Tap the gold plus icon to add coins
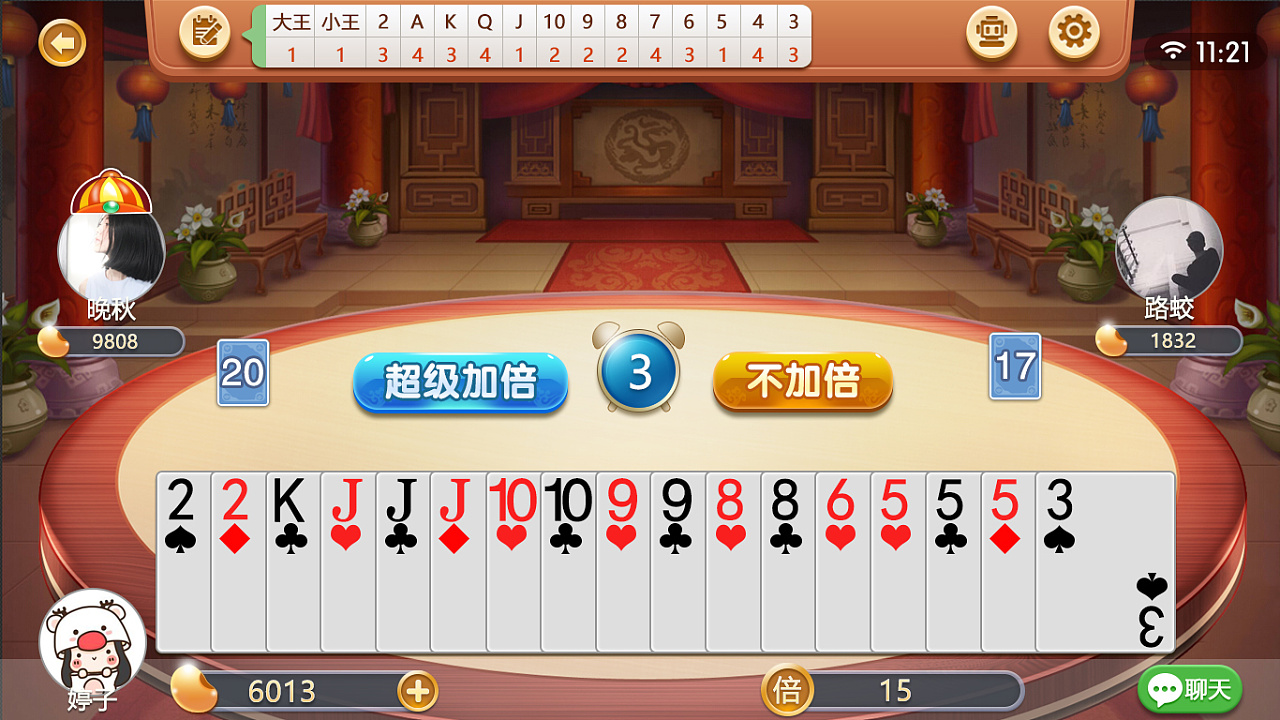This screenshot has height=720, width=1280. coord(419,691)
